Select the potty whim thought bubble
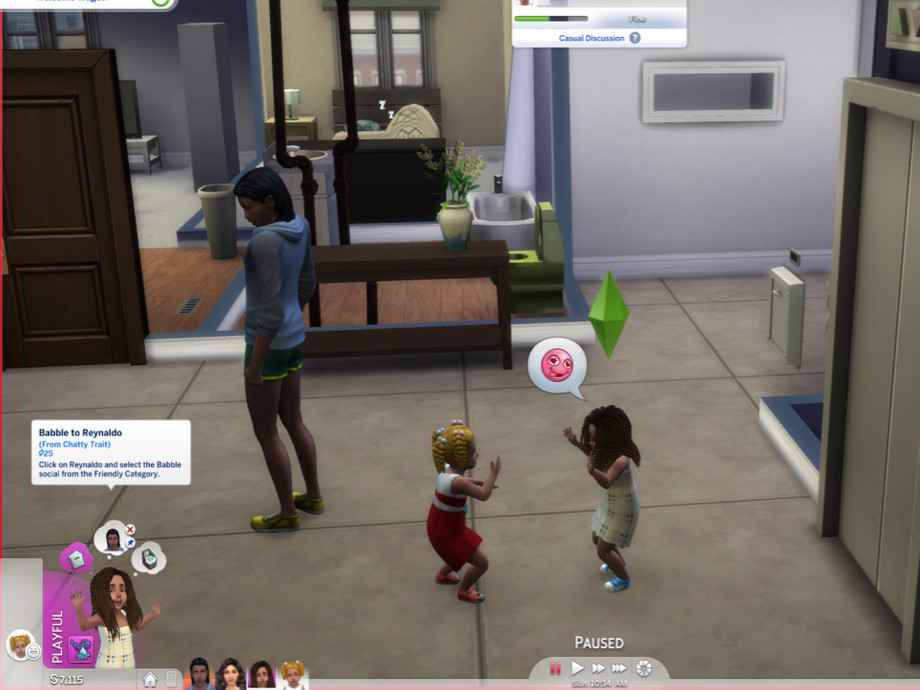 coord(148,558)
